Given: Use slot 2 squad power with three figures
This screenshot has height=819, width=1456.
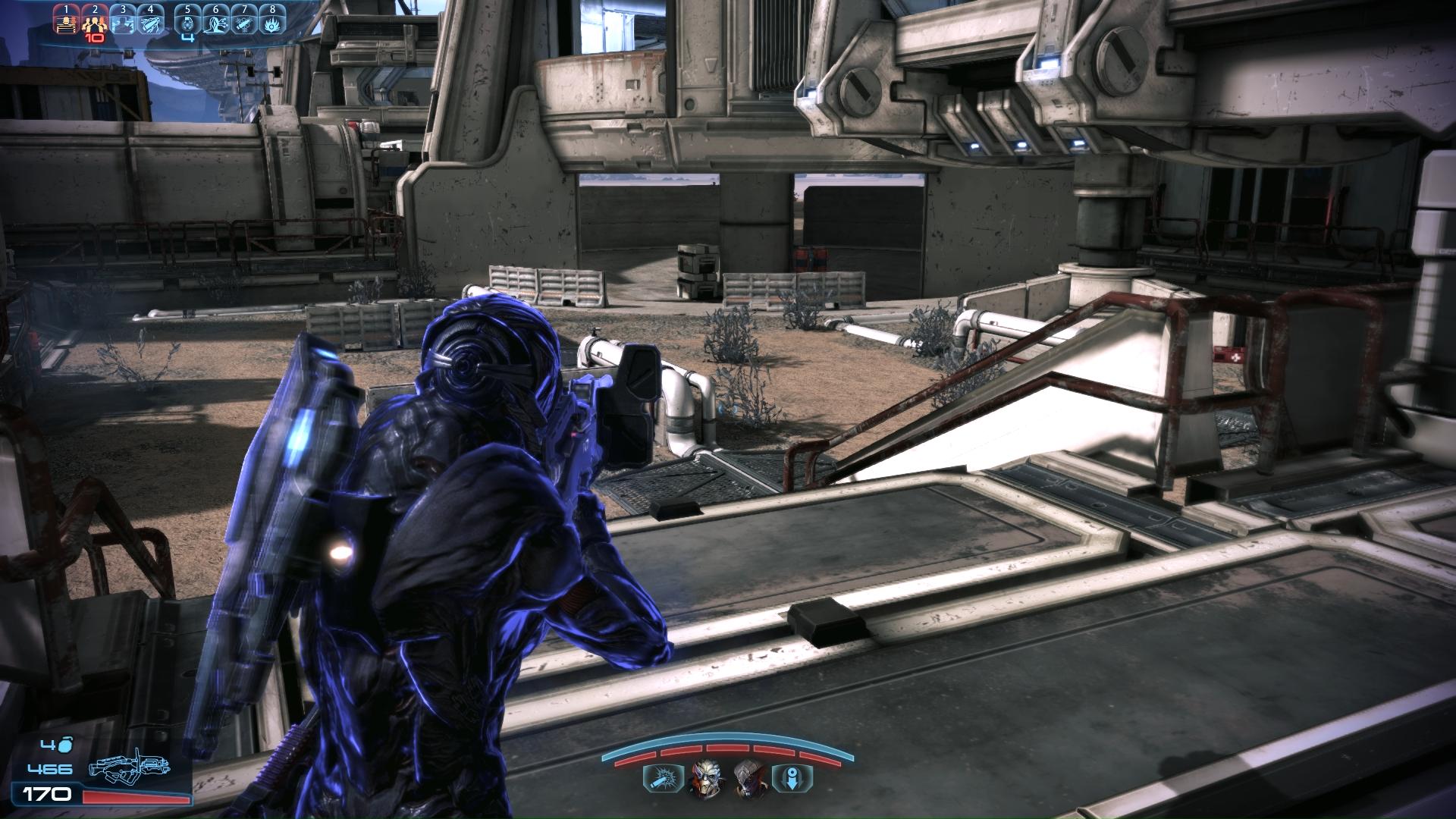Looking at the screenshot, I should pos(94,20).
